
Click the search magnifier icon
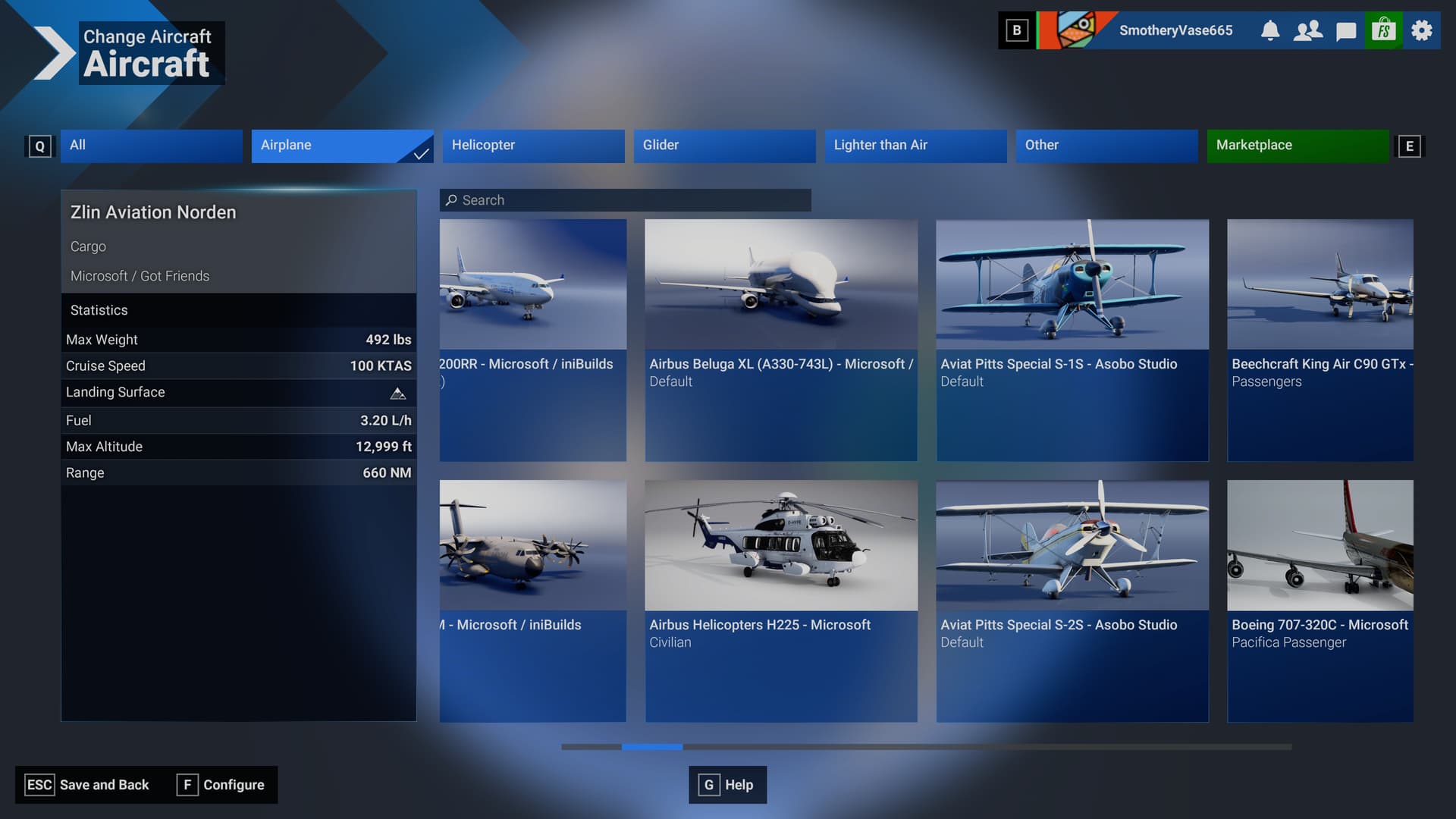(453, 199)
